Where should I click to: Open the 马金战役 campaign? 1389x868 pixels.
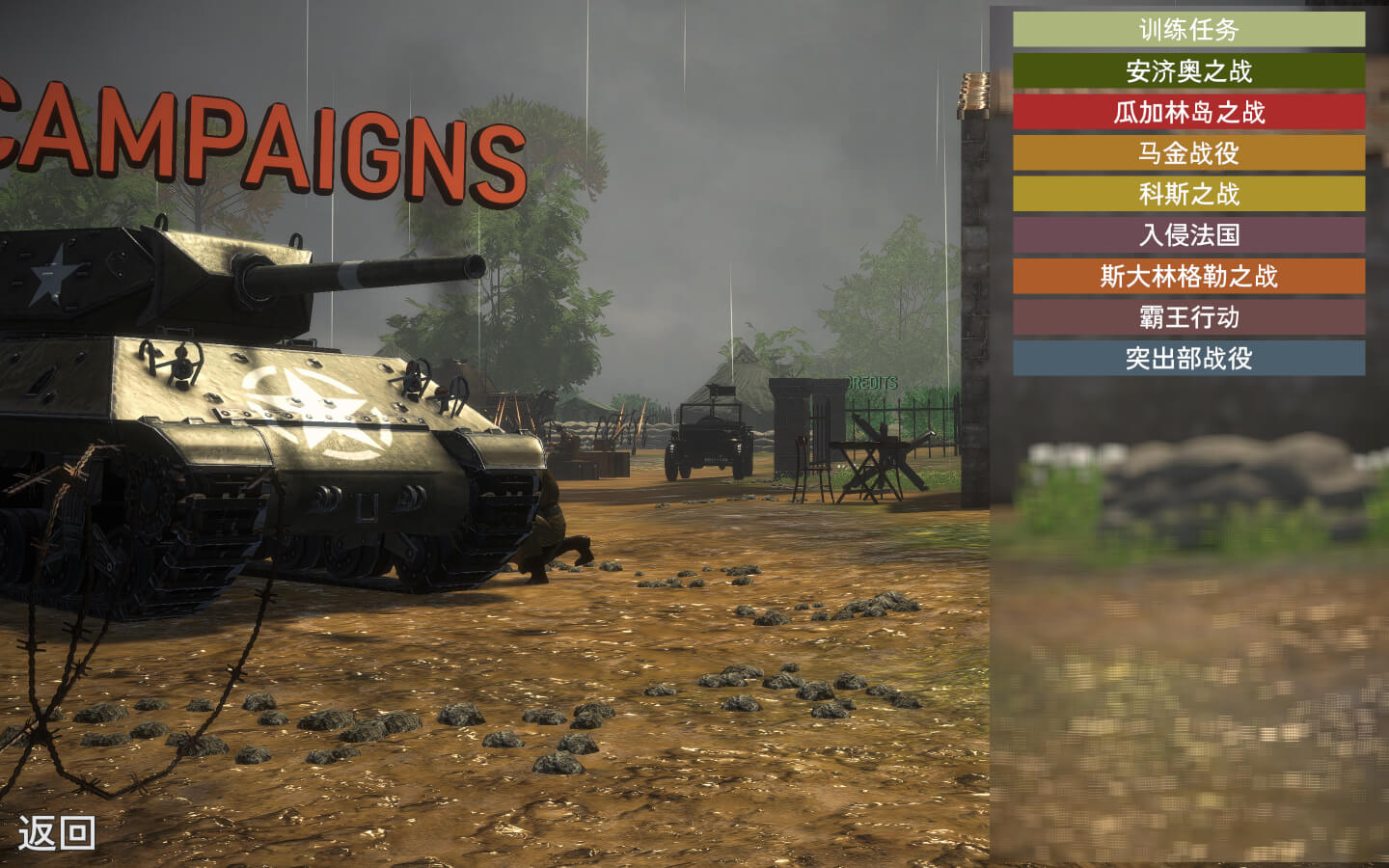pos(1188,153)
